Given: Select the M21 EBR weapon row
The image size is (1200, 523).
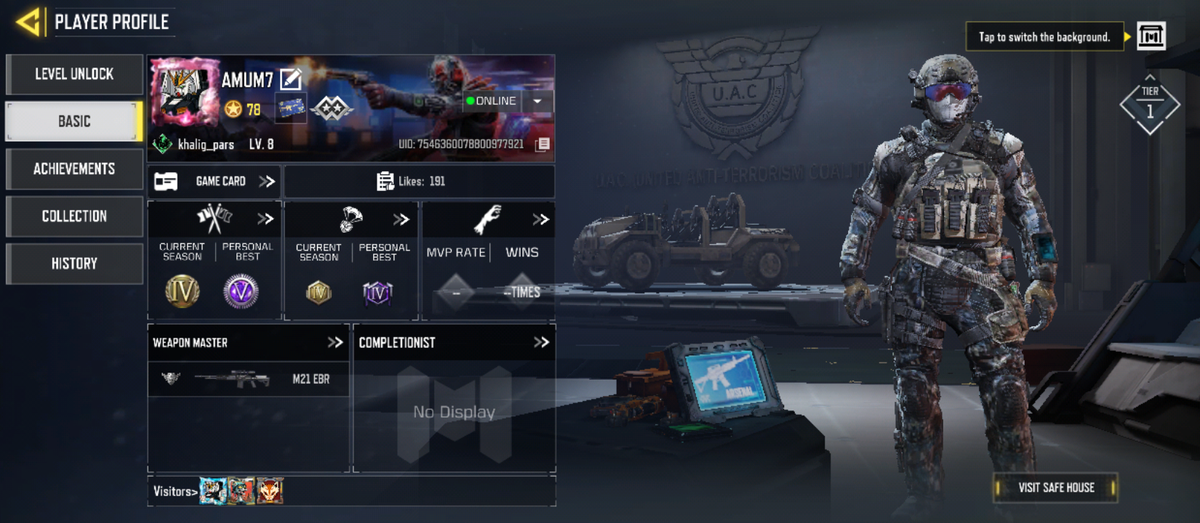Looking at the screenshot, I should click(x=248, y=379).
